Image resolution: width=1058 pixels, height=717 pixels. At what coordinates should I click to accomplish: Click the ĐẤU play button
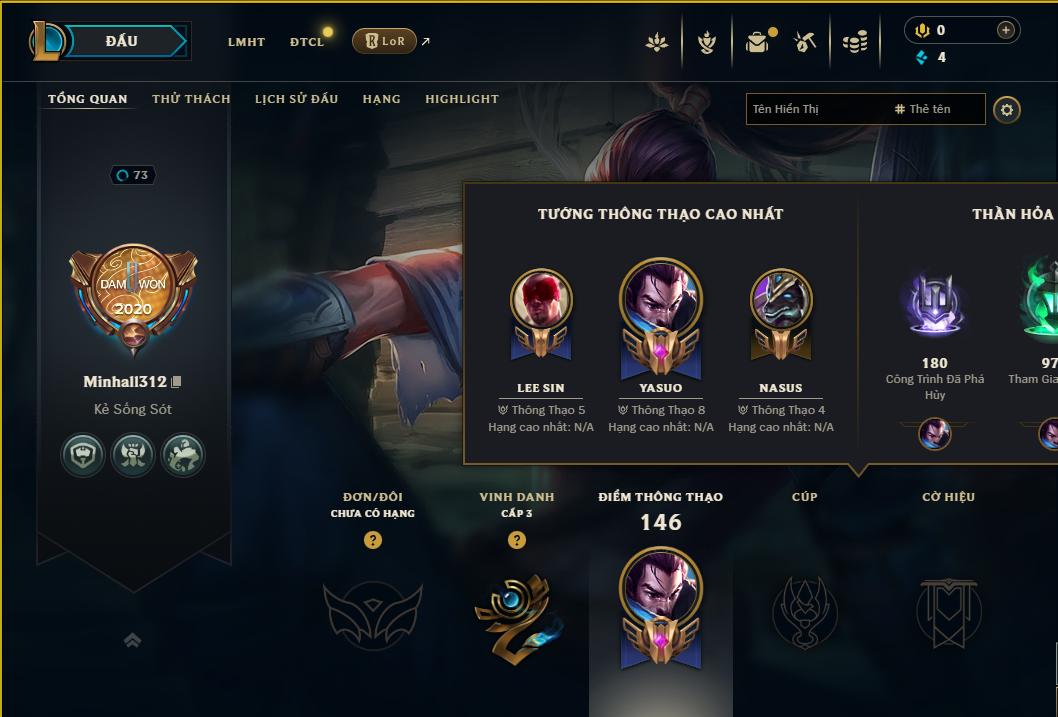coord(122,41)
